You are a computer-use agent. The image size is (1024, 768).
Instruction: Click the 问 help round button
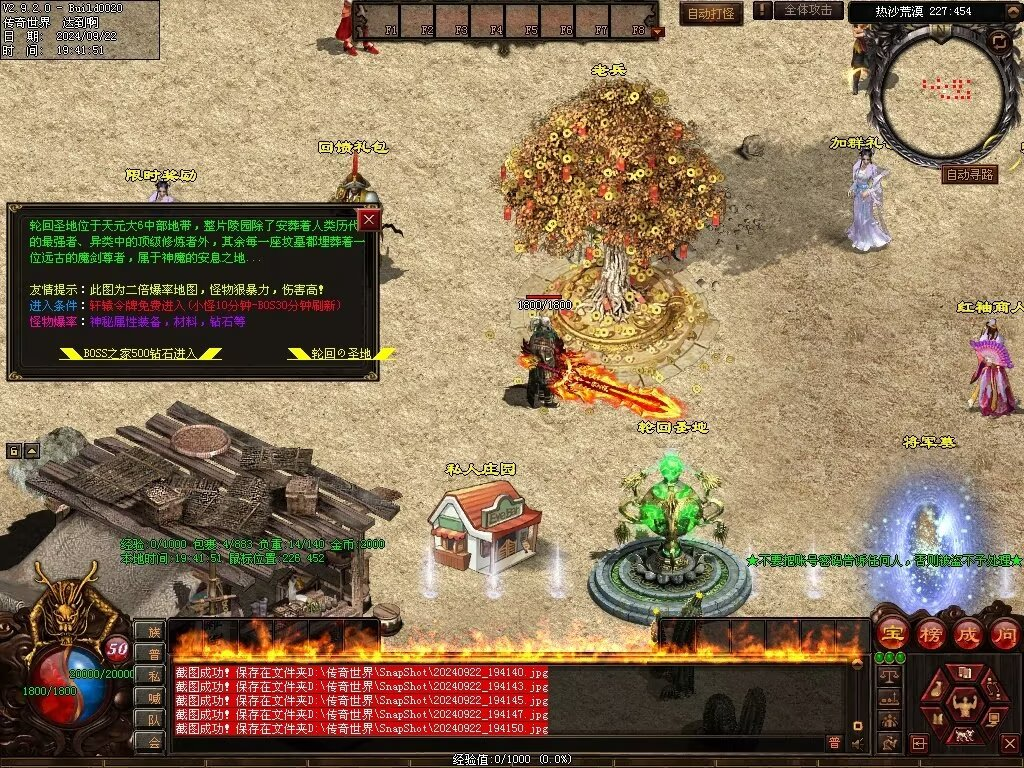(1005, 633)
